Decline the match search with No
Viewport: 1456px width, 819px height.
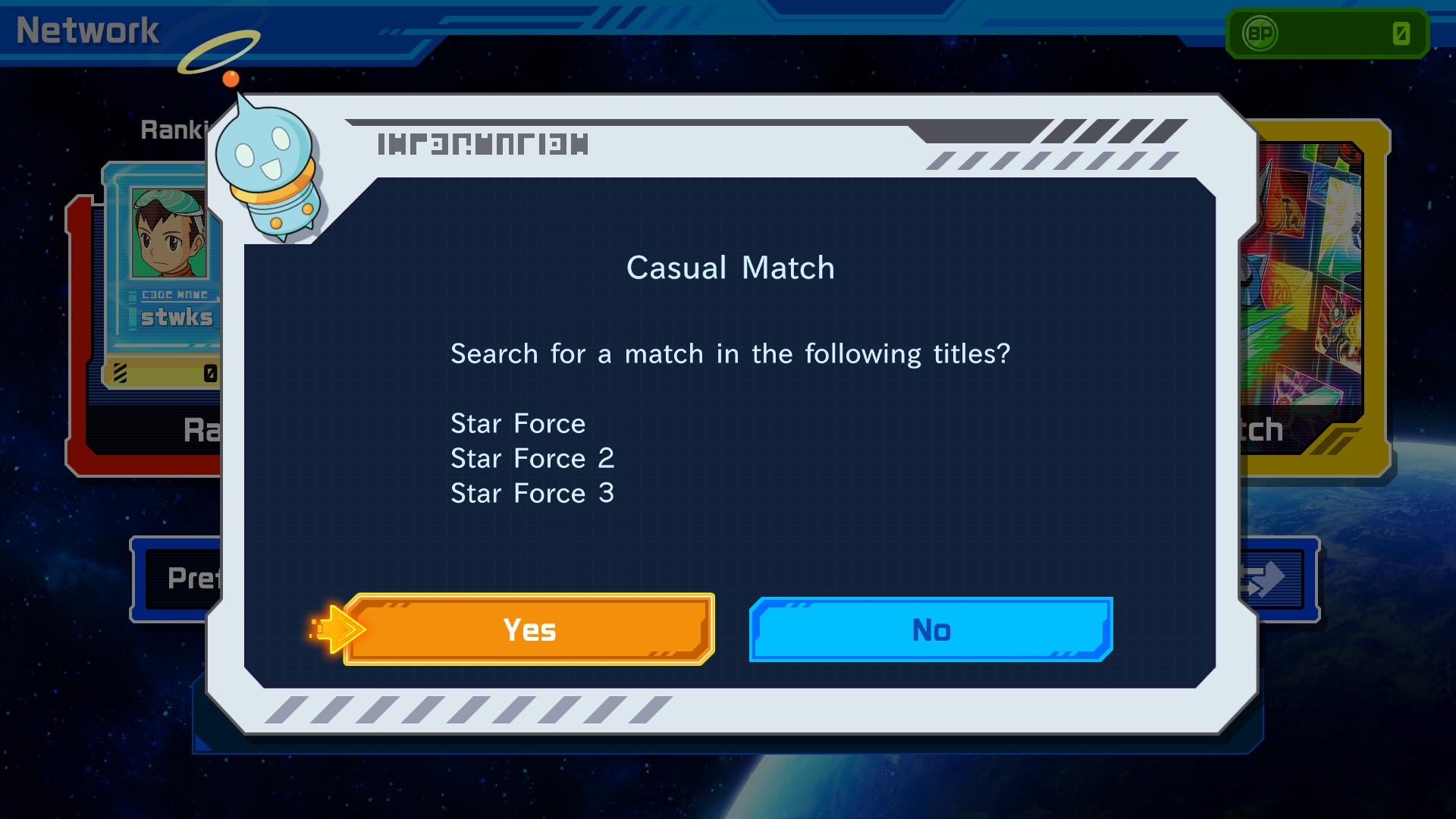pos(930,629)
